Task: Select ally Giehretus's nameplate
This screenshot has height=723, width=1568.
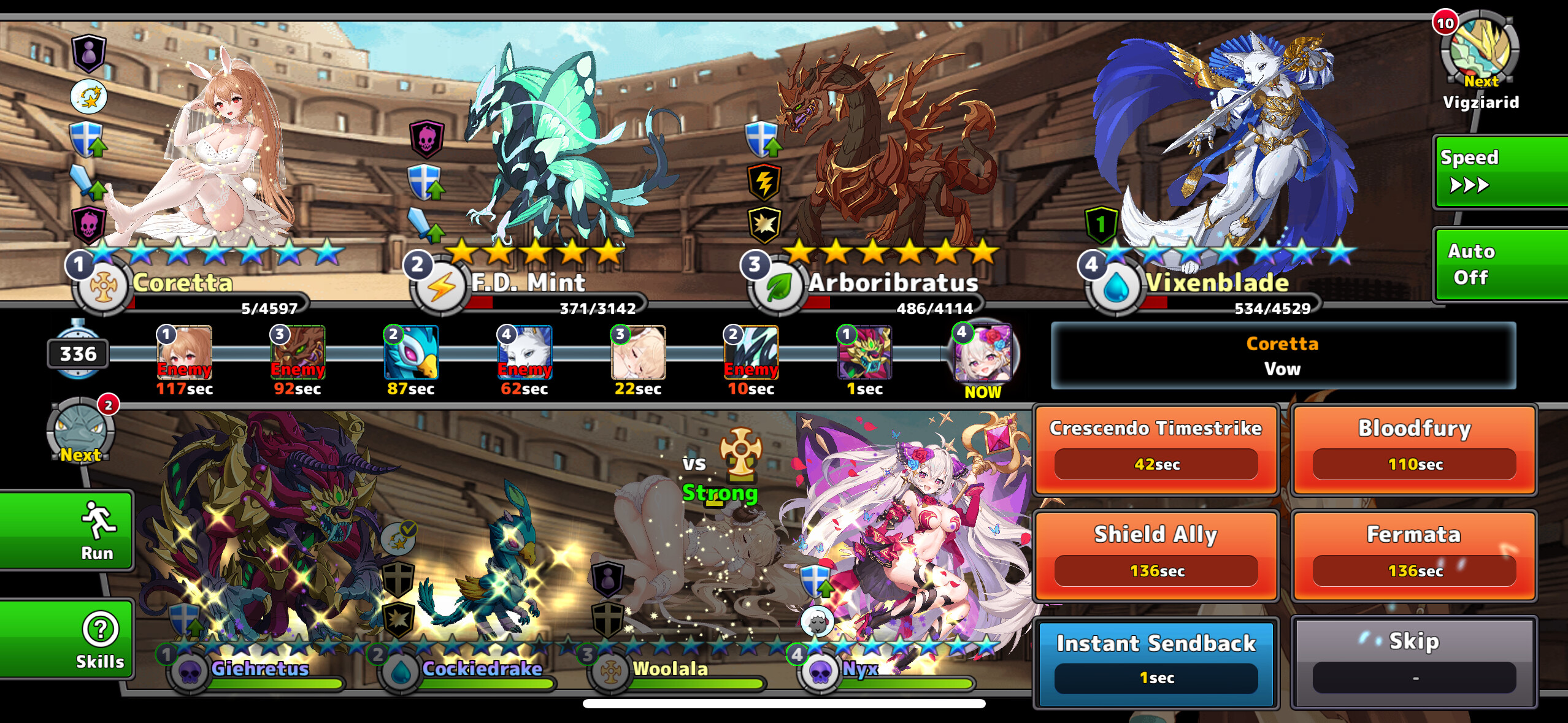Action: coord(259,669)
